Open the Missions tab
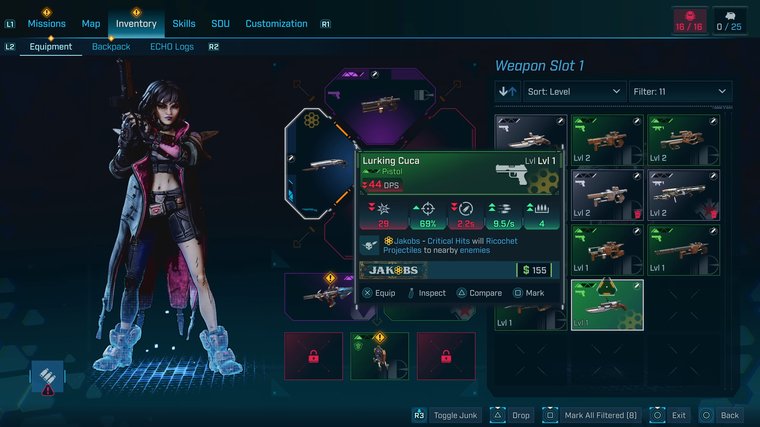The height and width of the screenshot is (427, 760). tap(46, 23)
